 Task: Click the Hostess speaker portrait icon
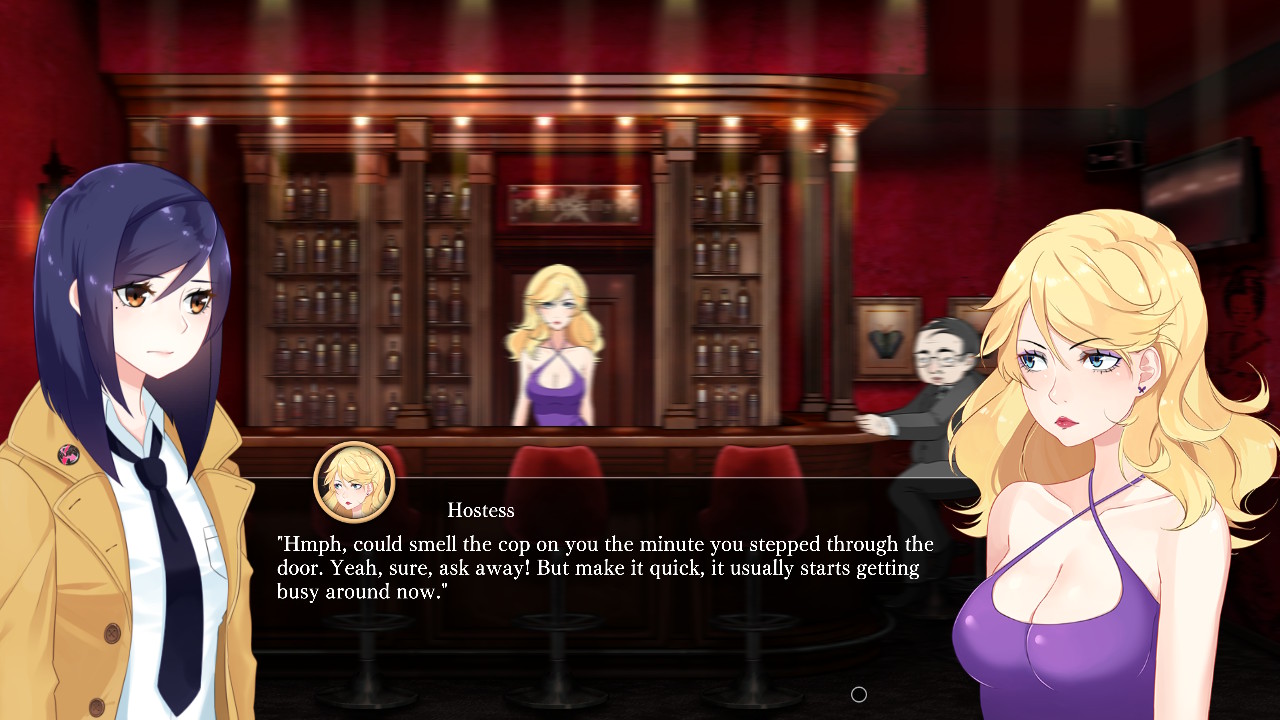(354, 482)
